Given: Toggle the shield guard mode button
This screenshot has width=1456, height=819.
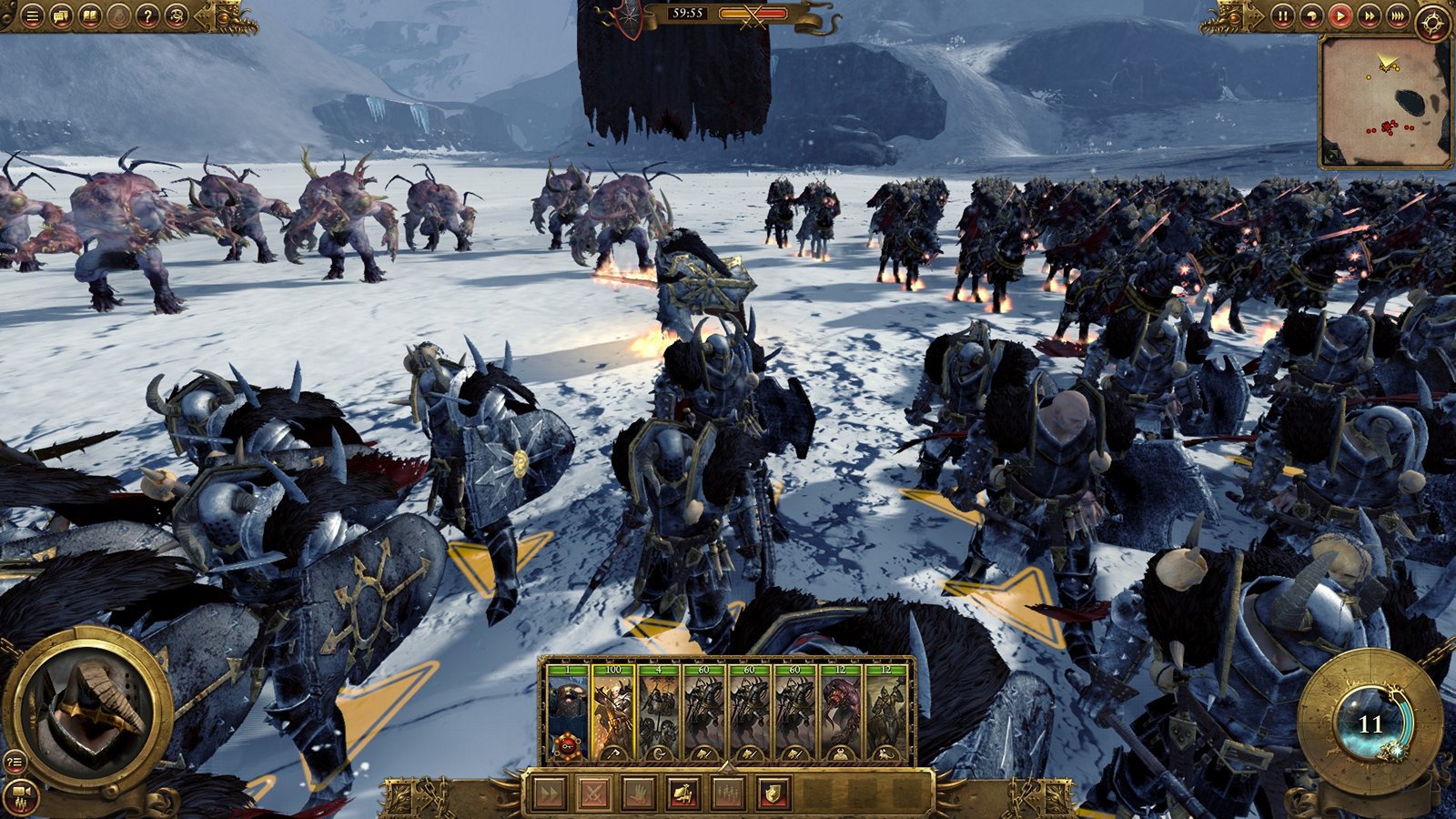Looking at the screenshot, I should (773, 794).
